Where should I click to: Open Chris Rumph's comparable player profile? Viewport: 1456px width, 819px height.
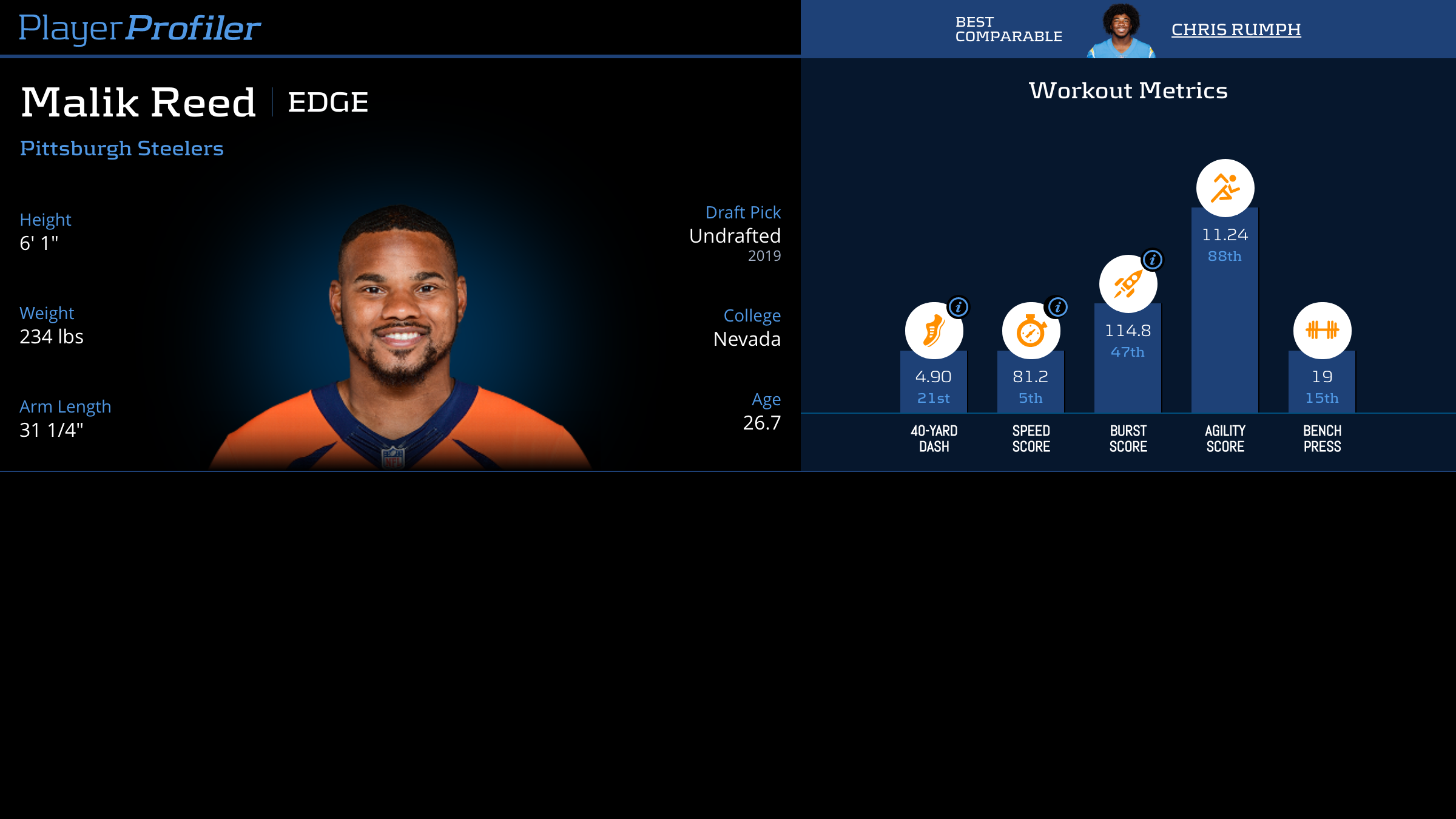[1236, 29]
